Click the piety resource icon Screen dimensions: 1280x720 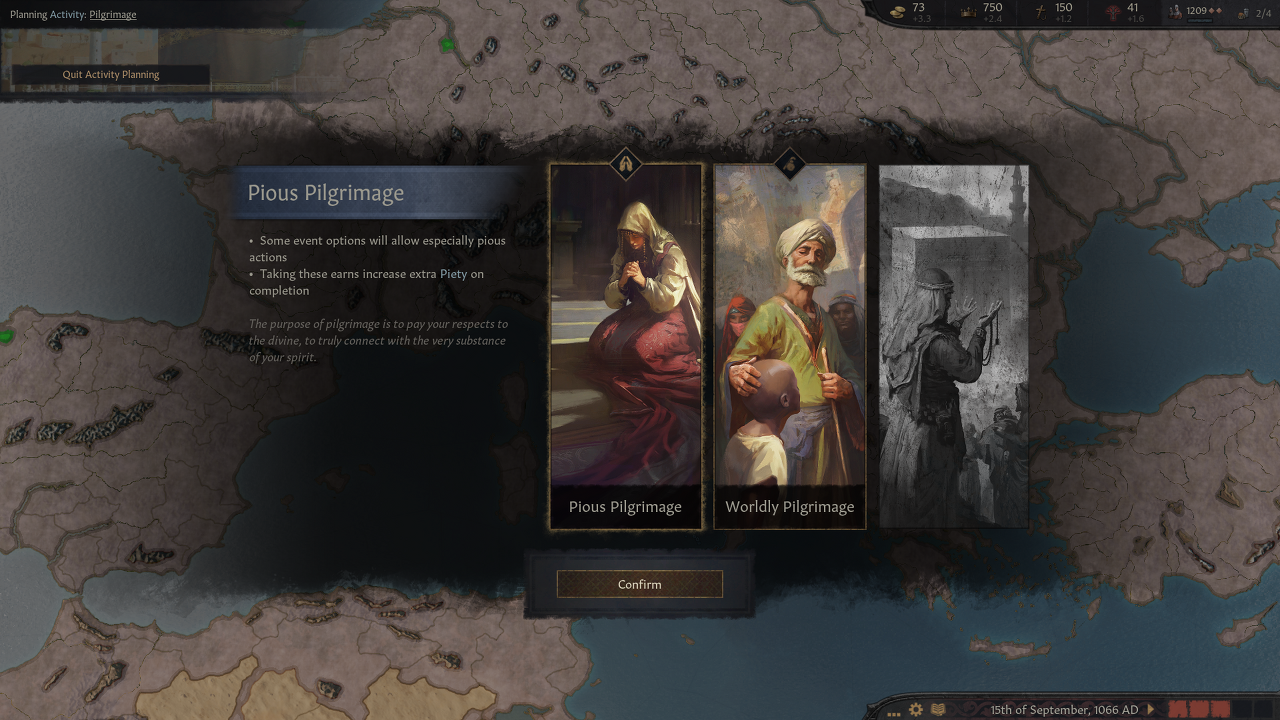[x=1041, y=11]
